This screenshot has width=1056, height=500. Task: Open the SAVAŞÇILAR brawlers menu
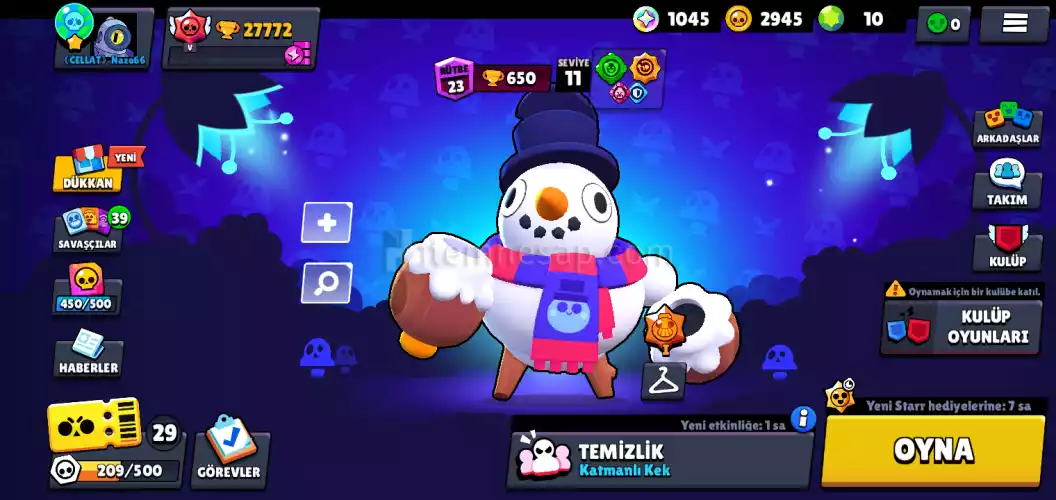90,229
